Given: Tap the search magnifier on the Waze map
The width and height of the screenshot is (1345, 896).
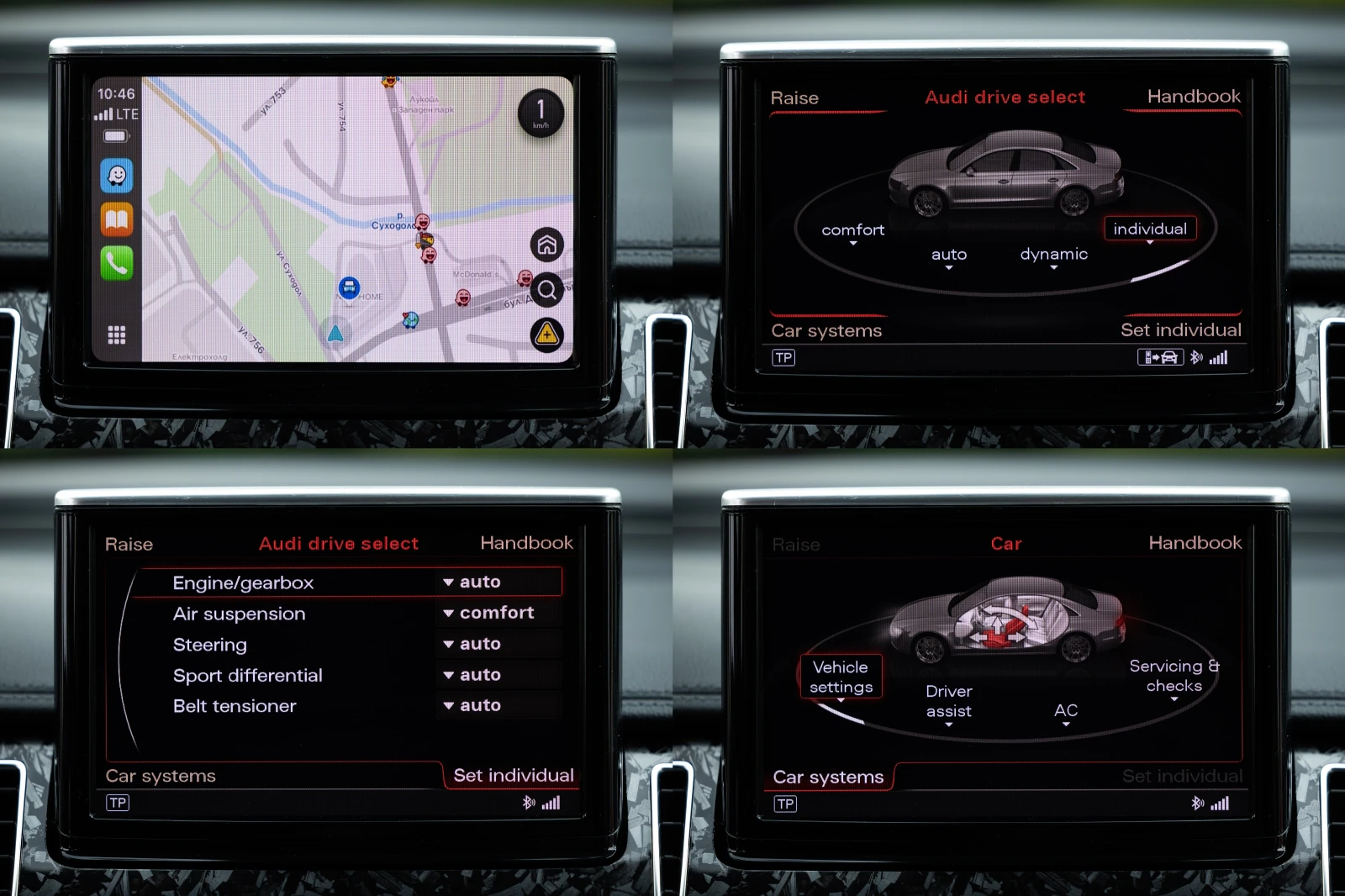Looking at the screenshot, I should 547,289.
